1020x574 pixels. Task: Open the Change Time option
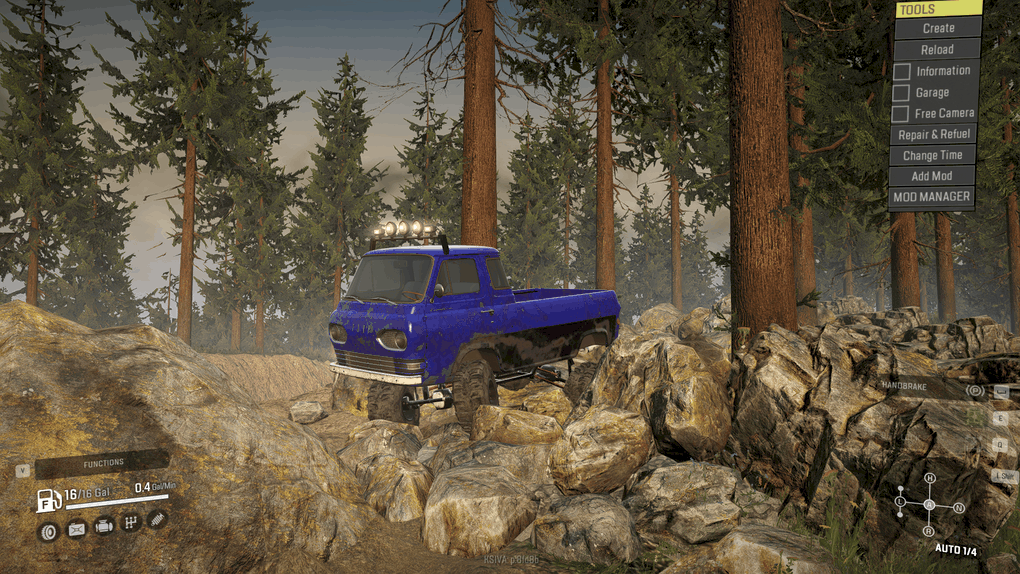tap(932, 155)
